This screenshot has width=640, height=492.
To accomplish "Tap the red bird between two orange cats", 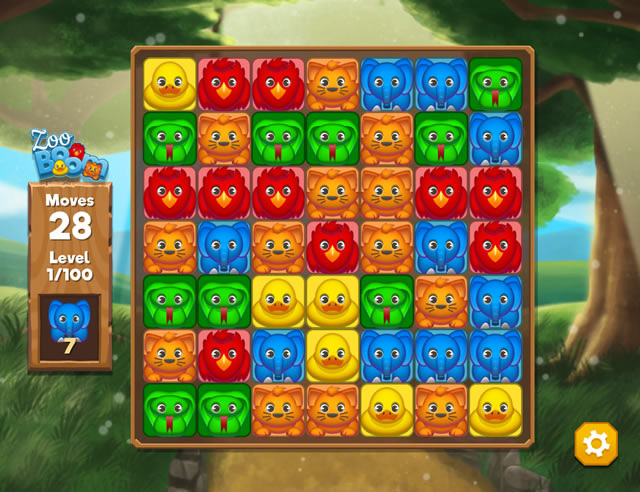I will point(332,247).
